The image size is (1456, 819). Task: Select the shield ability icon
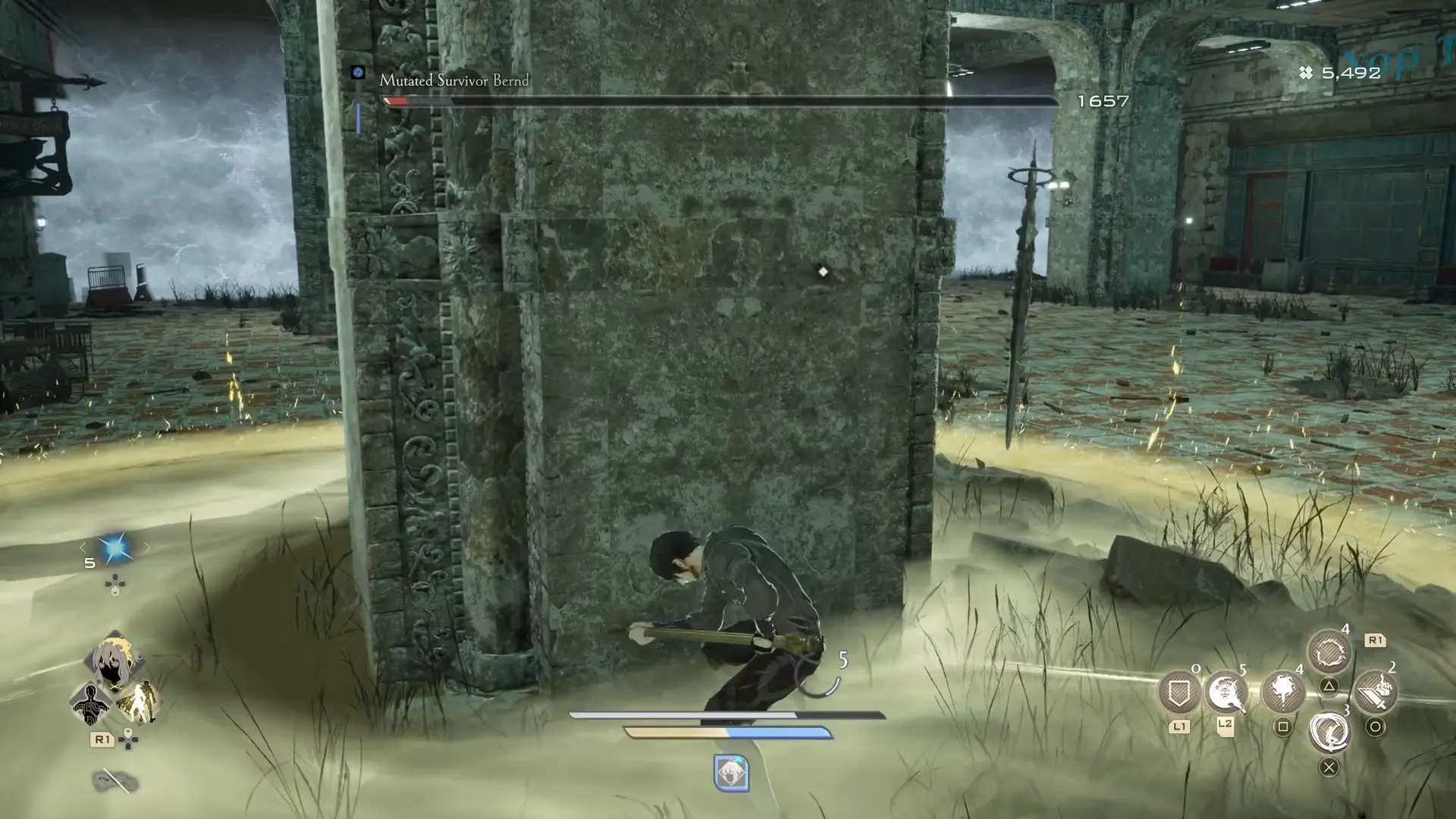coord(1178,692)
